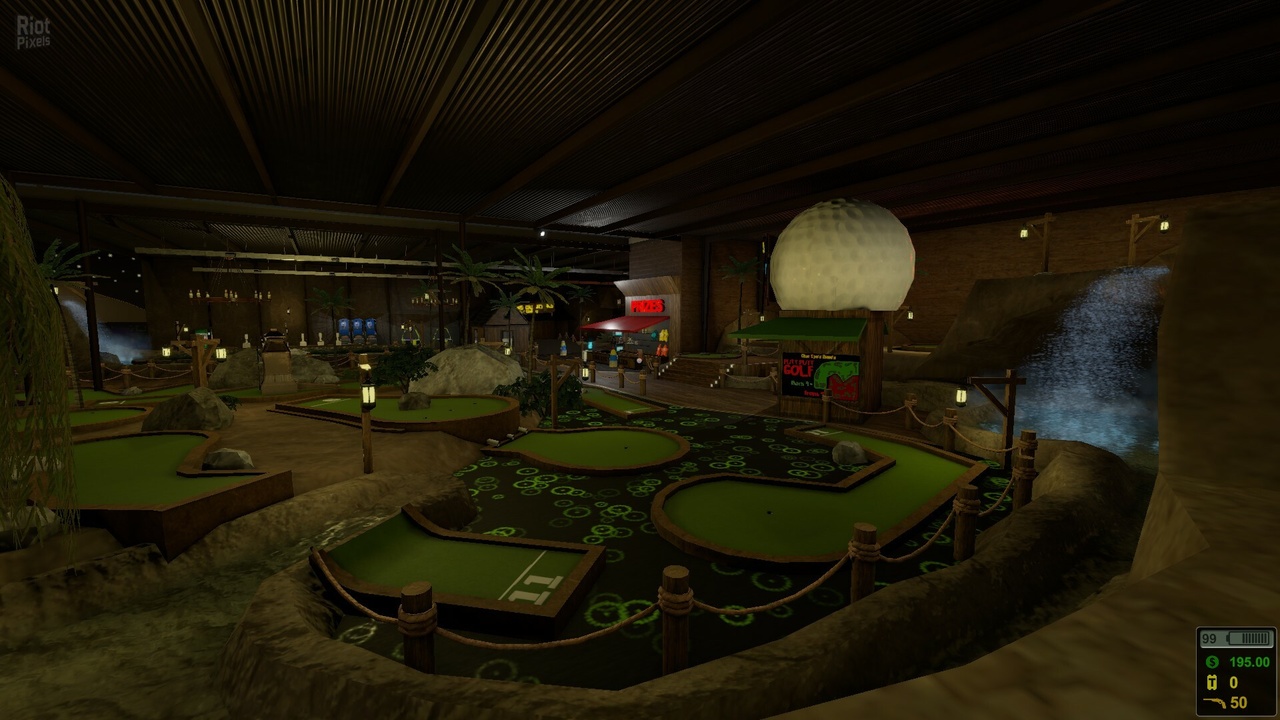Select the yellow ticket icon in the HUD
Viewport: 1280px width, 720px height.
pos(1212,682)
